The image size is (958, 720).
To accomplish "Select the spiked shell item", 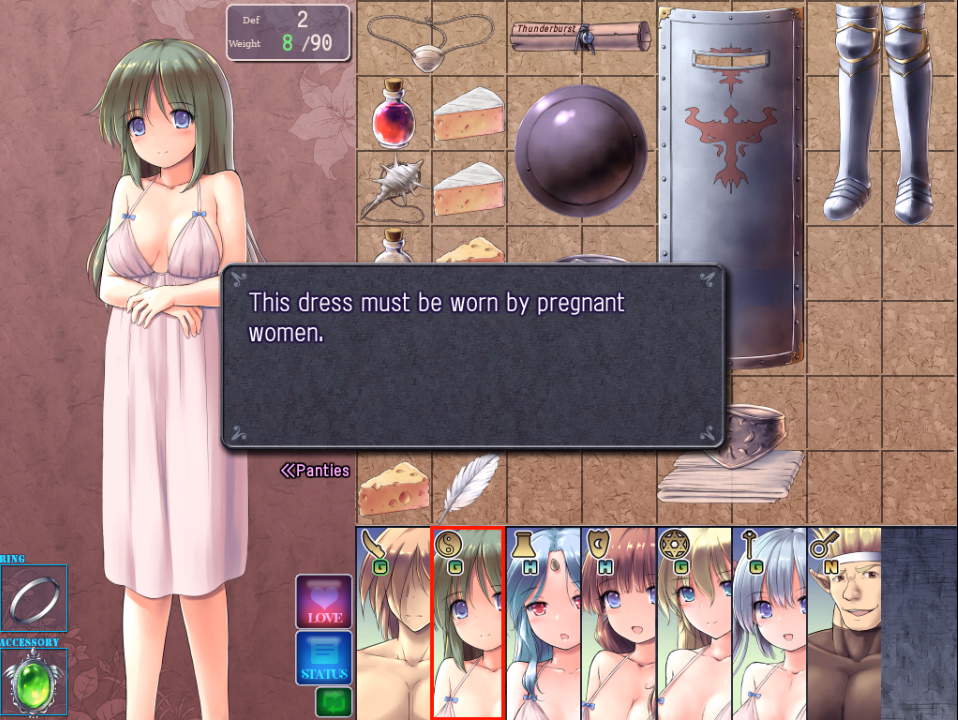I will [393, 187].
